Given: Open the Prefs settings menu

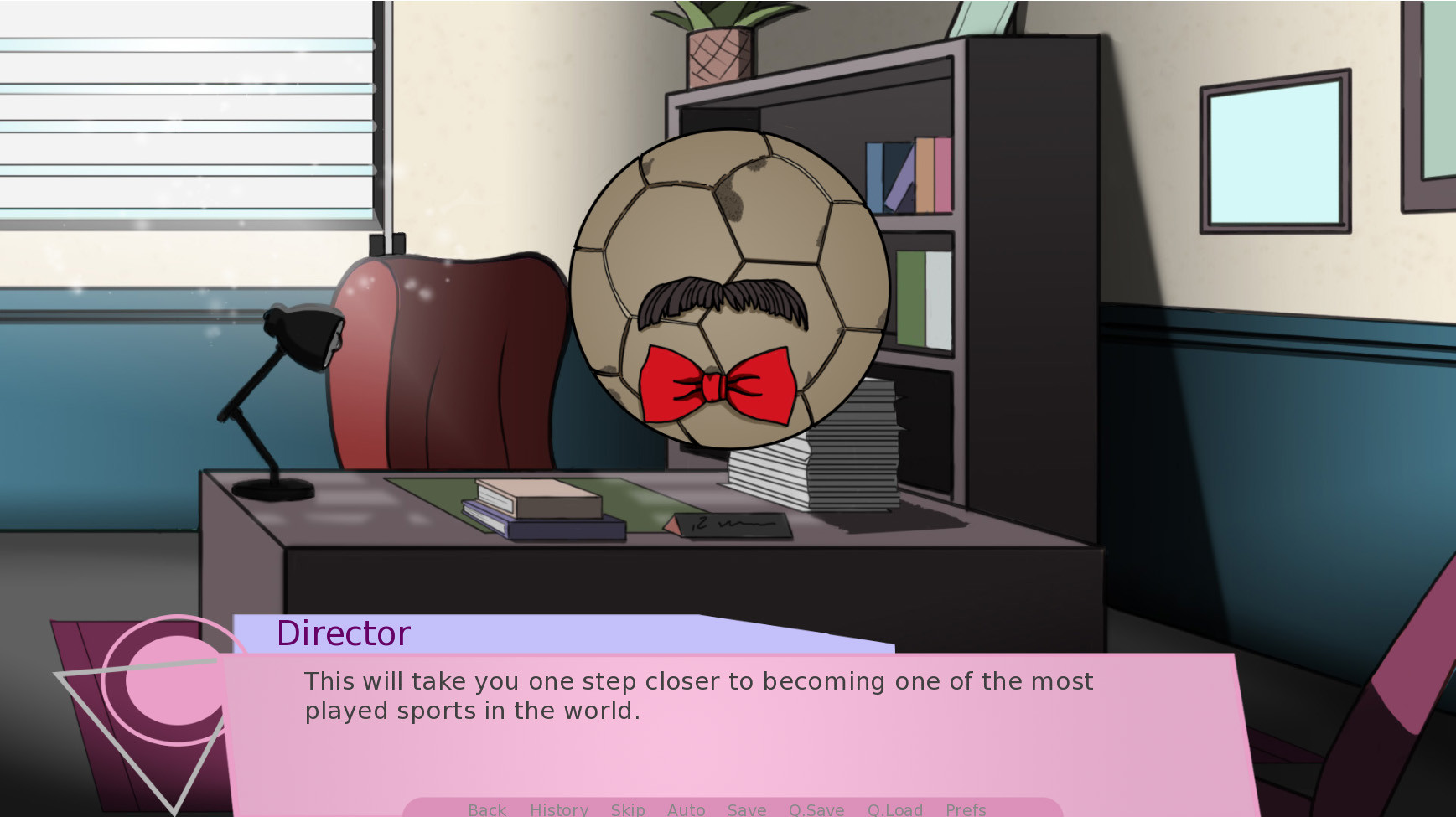Looking at the screenshot, I should (965, 809).
